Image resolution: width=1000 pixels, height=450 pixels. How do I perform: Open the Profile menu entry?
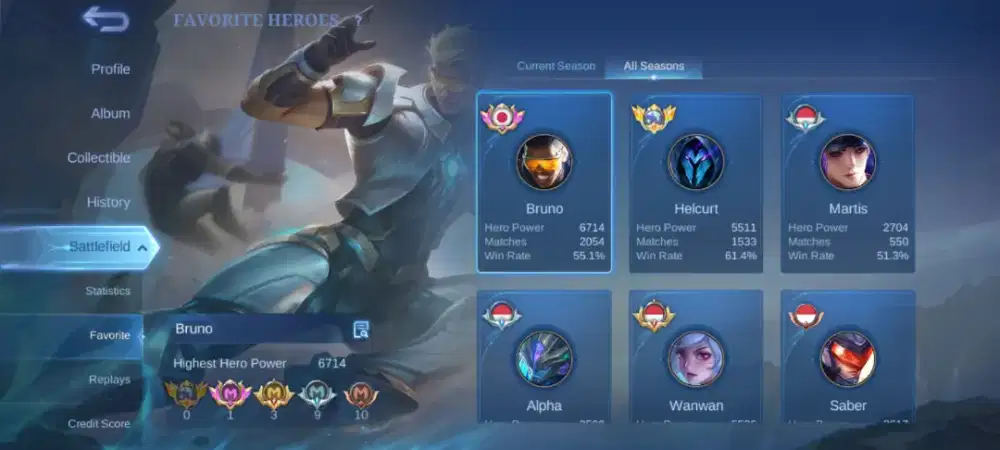tap(110, 69)
